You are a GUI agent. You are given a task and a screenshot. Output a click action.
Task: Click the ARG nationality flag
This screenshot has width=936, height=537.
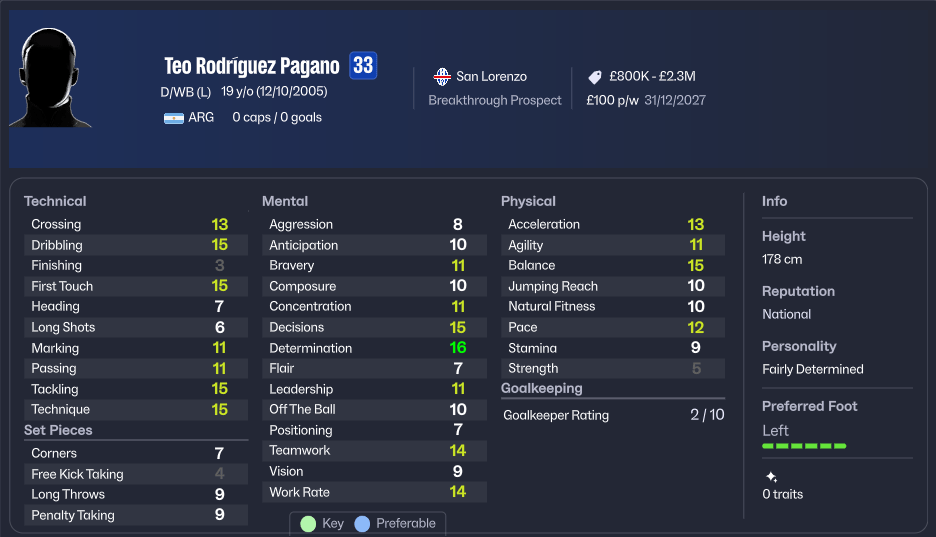tap(174, 117)
